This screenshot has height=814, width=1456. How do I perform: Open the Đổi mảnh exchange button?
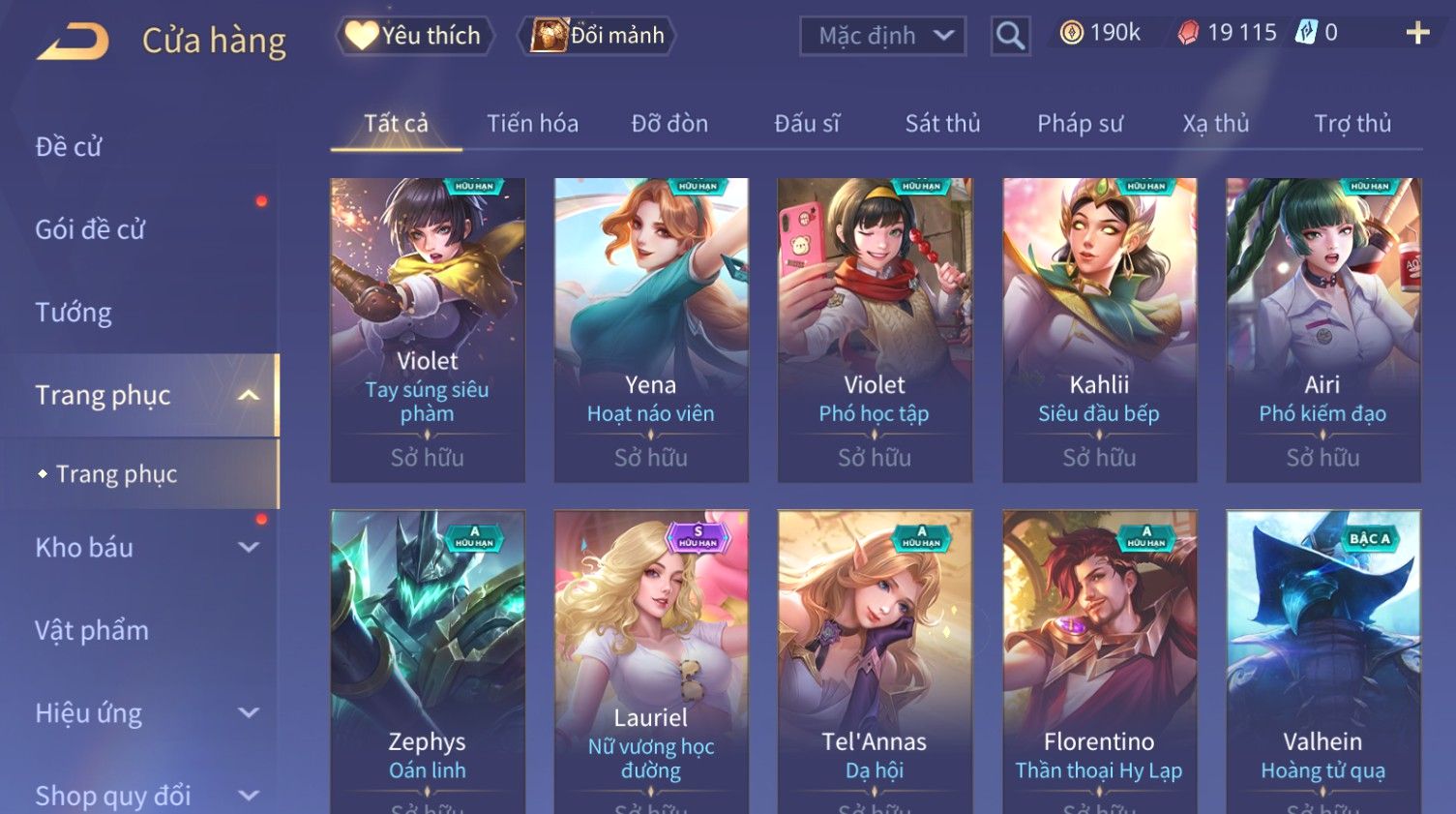[x=599, y=36]
